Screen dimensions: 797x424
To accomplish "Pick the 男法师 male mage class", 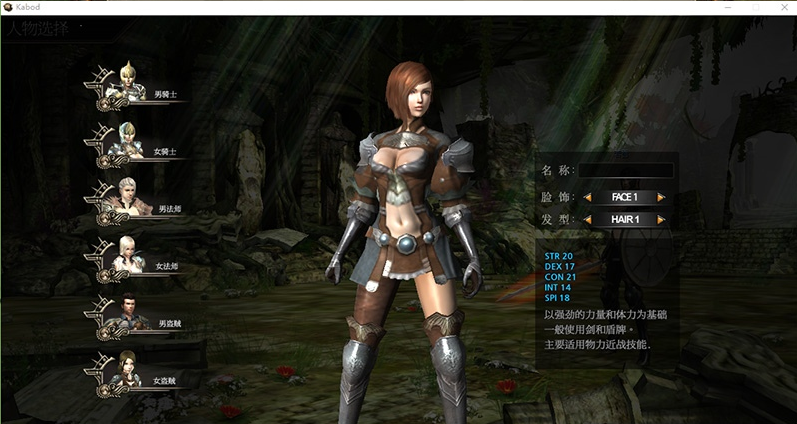I will coord(138,203).
